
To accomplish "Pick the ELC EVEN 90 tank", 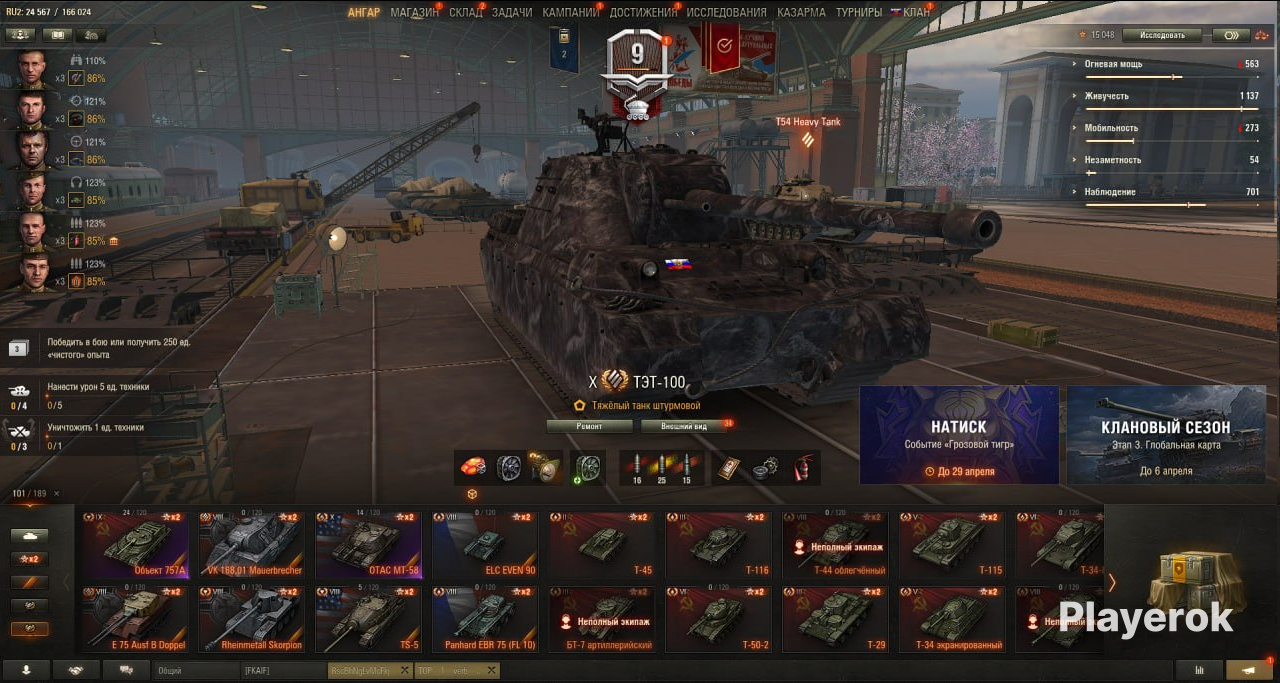I will pos(486,546).
